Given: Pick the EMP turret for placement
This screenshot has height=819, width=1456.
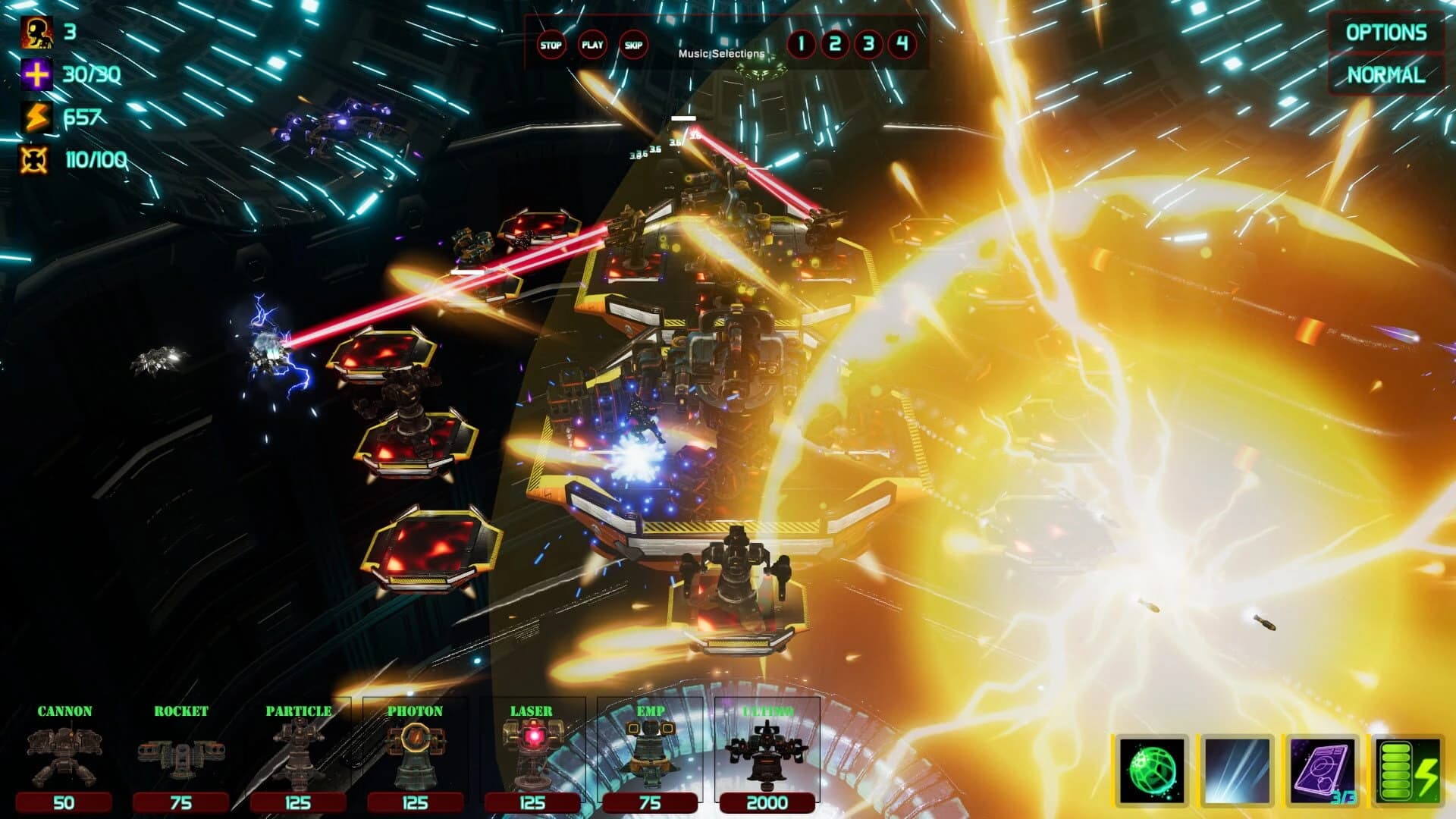Looking at the screenshot, I should [x=651, y=751].
